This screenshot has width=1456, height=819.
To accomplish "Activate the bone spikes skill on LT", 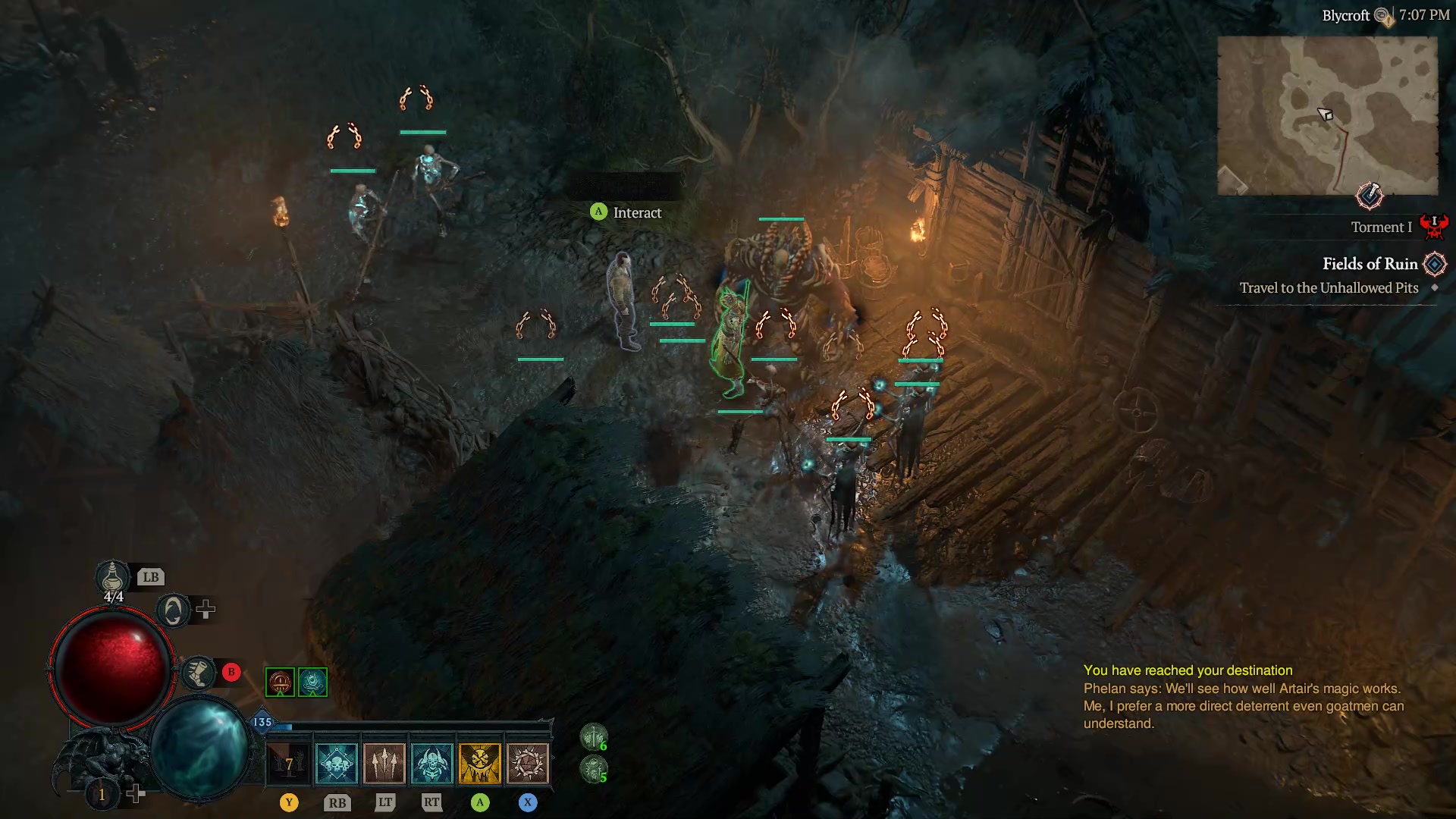I will click(383, 762).
